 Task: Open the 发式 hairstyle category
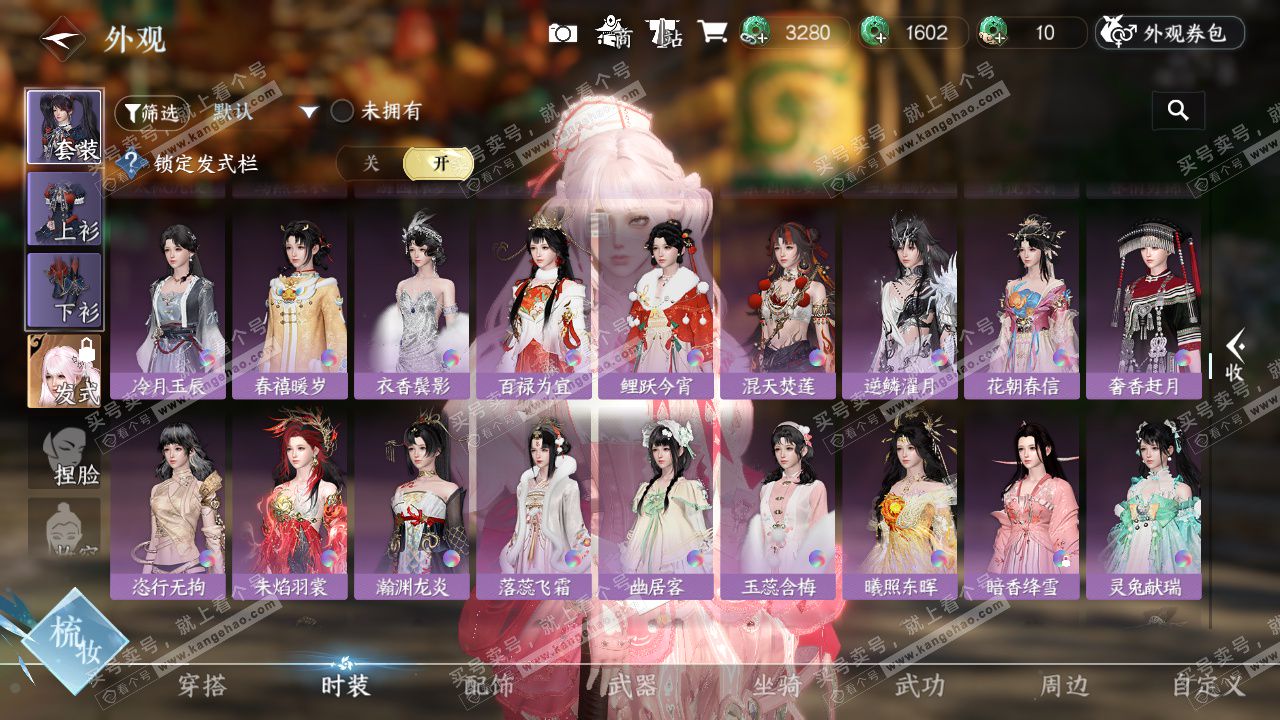coord(64,371)
